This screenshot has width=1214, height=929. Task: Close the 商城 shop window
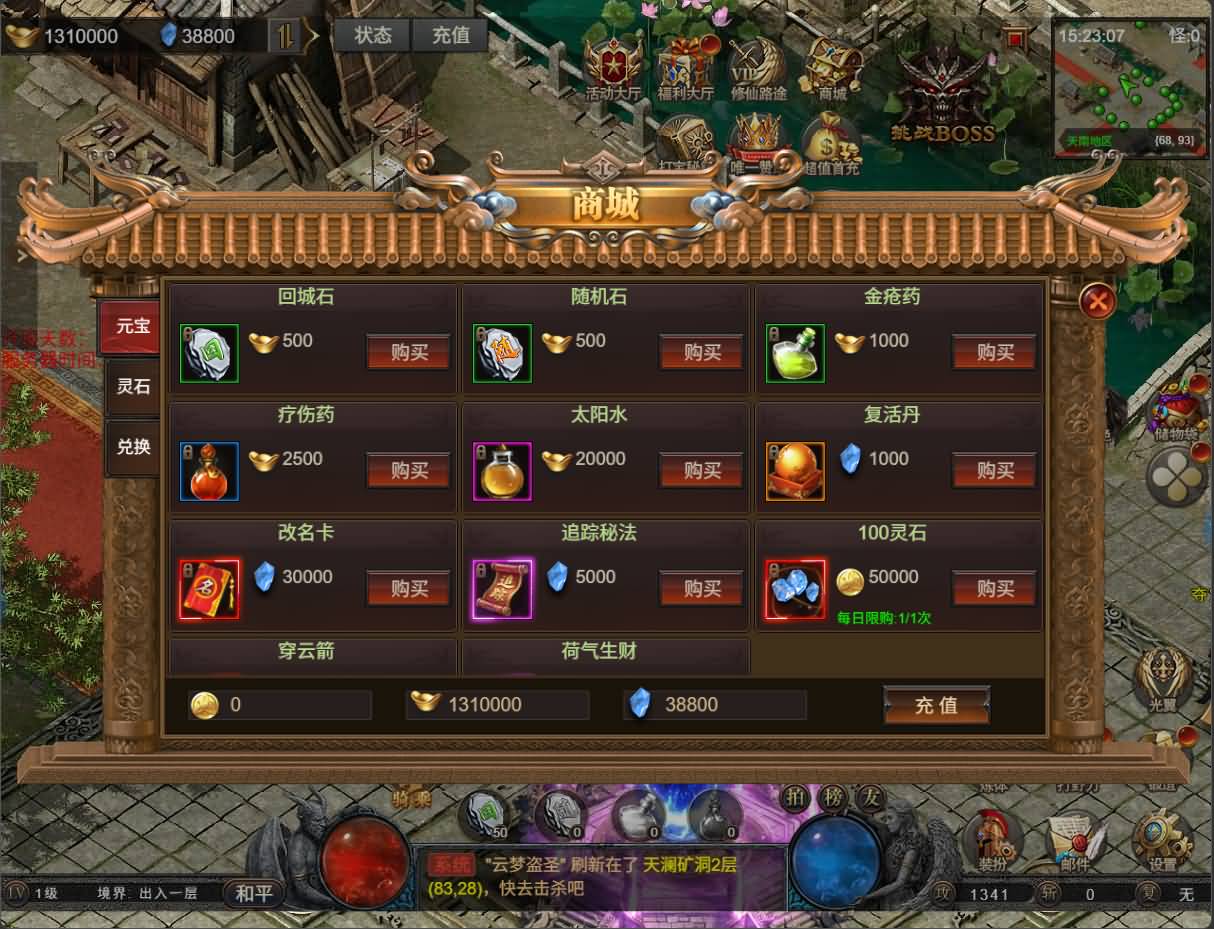[x=1098, y=300]
